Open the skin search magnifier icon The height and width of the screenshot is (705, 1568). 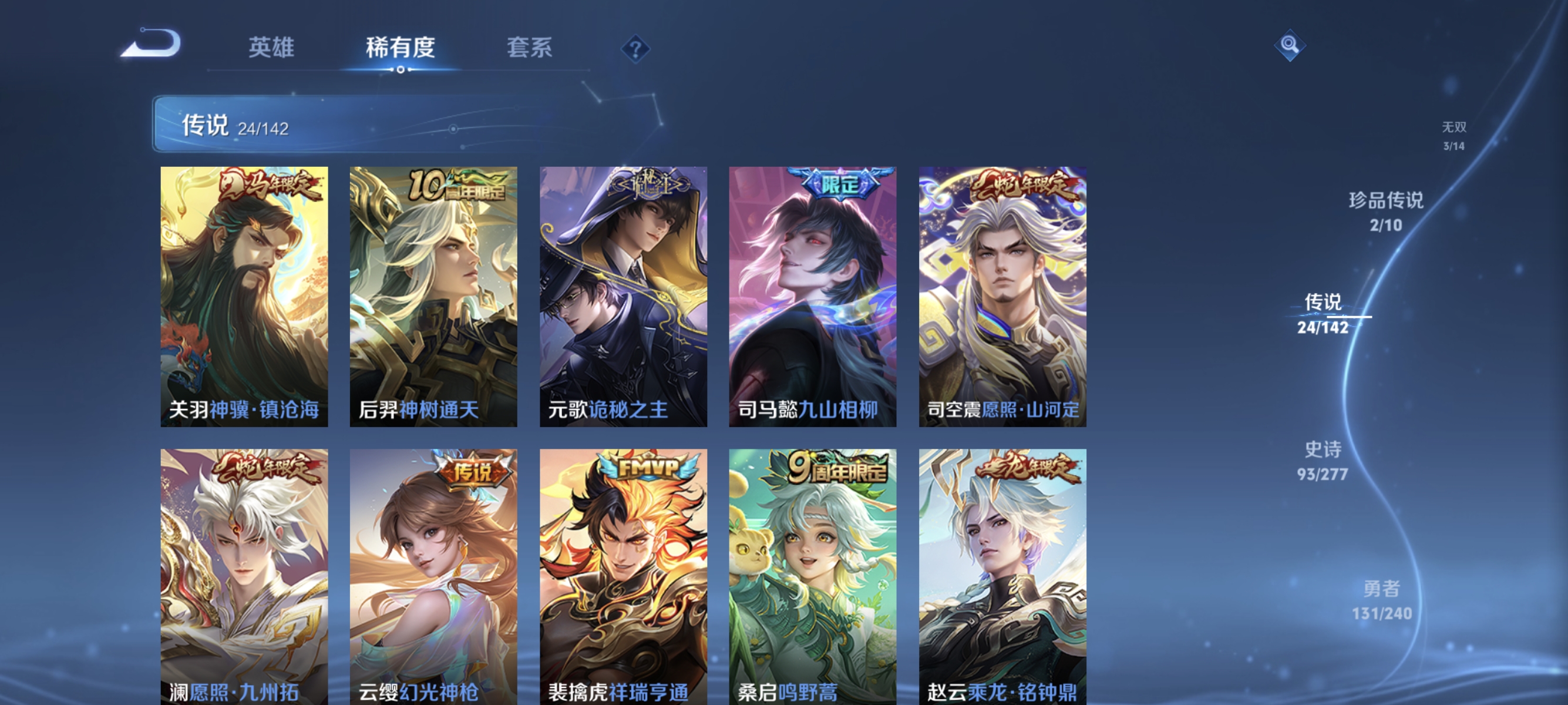(x=1290, y=46)
